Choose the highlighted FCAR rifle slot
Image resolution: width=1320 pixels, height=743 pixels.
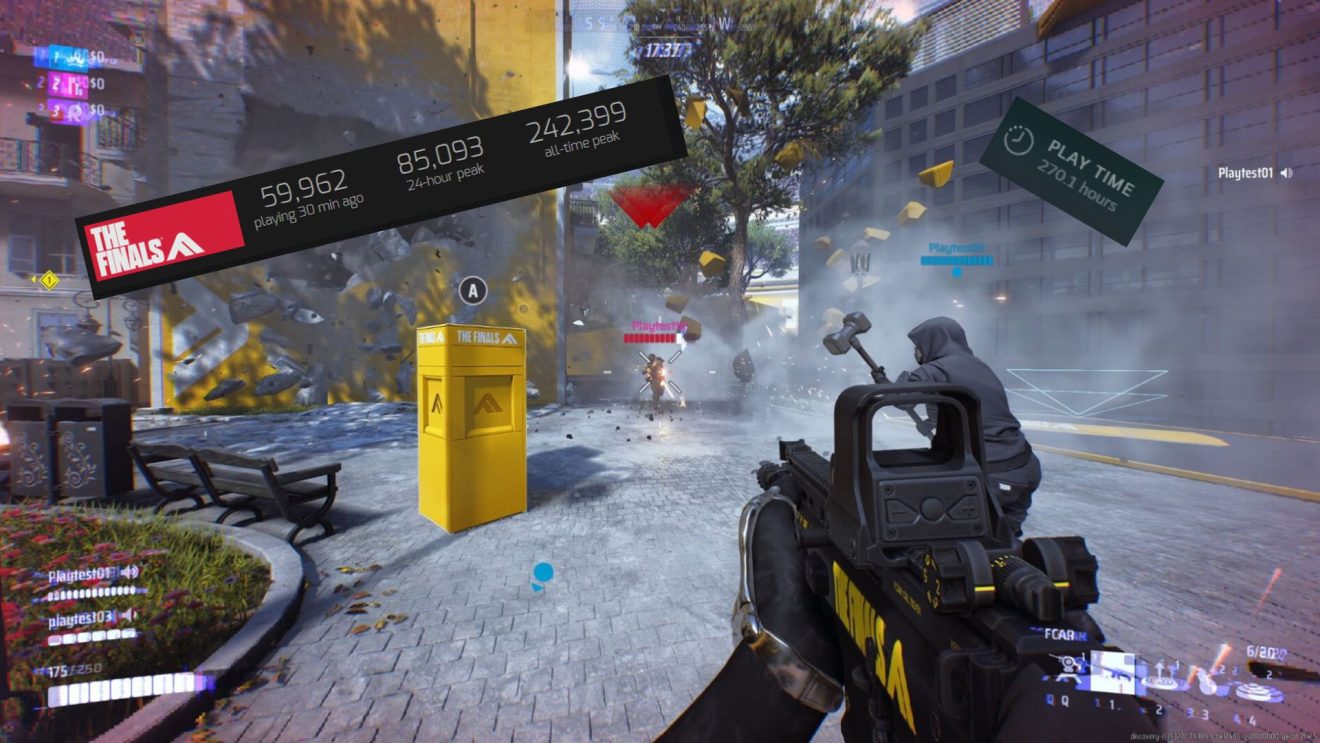(x=1112, y=671)
